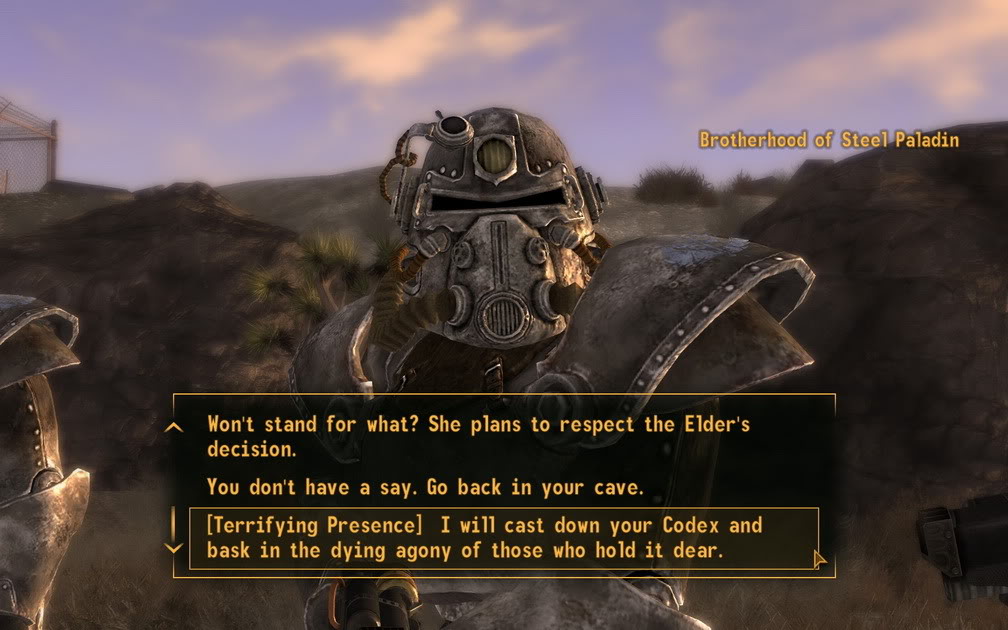Choose the "Won't stand for what?" reply
This screenshot has width=1008, height=630.
[478, 436]
